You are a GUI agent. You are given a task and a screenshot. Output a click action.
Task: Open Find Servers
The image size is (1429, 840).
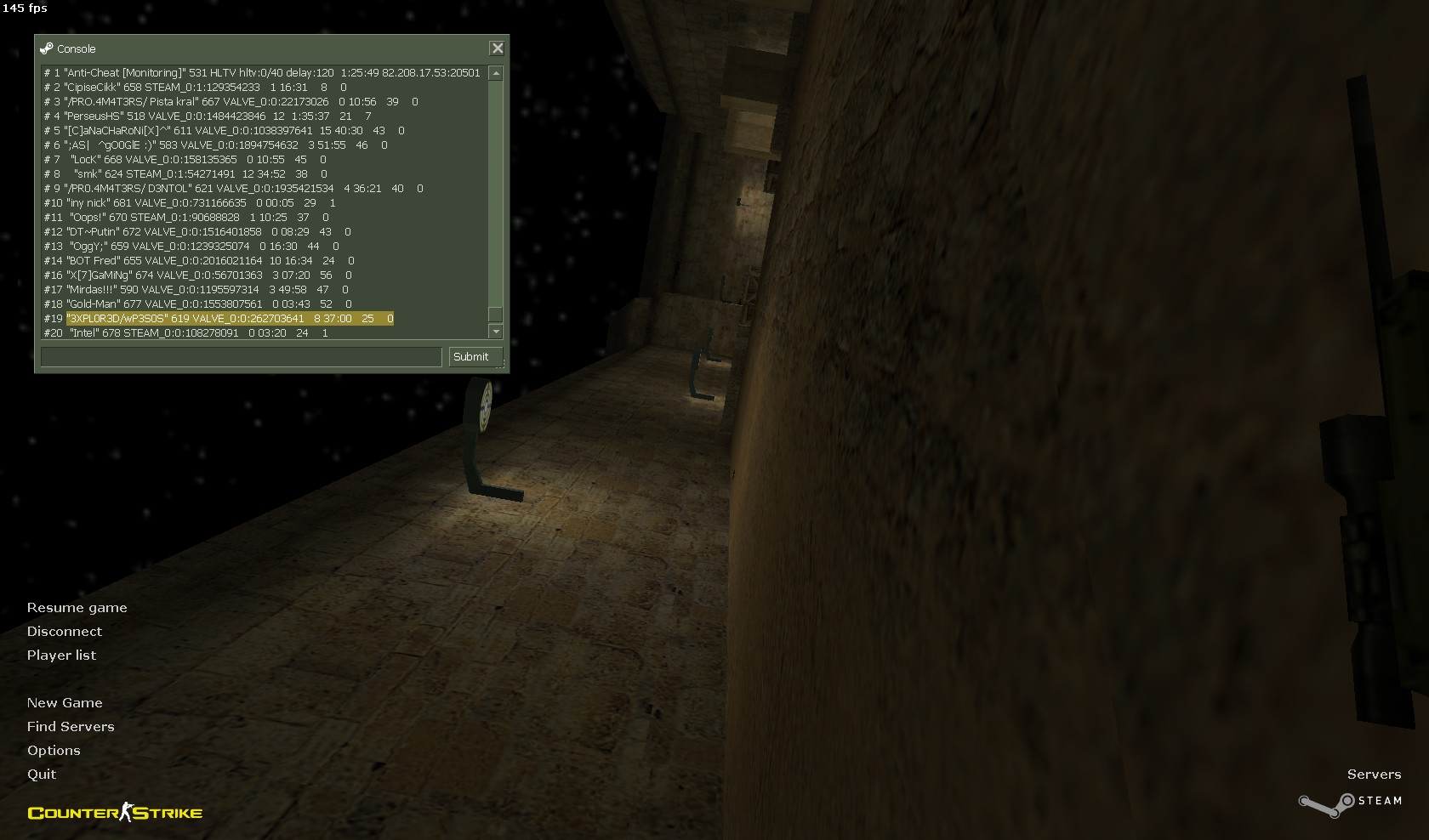tap(71, 727)
